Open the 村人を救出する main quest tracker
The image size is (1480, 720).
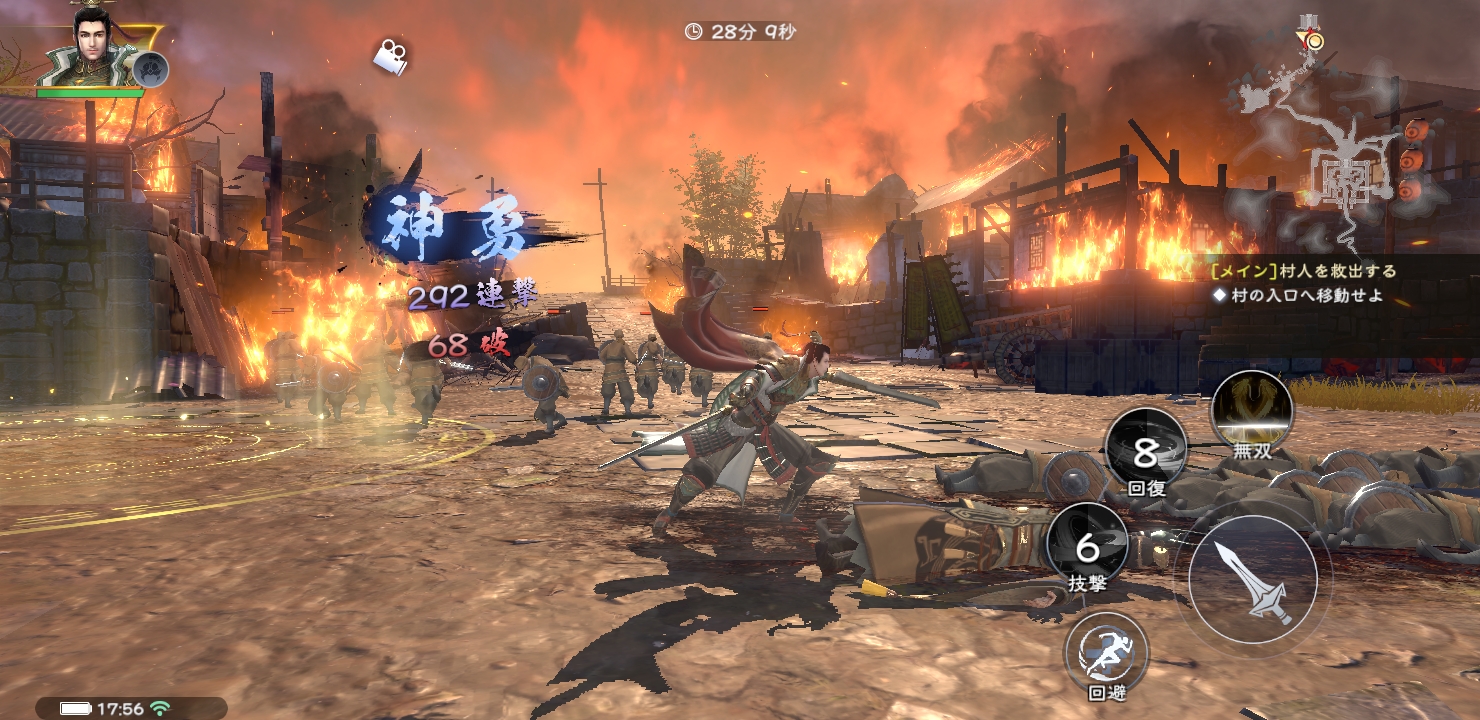1300,271
